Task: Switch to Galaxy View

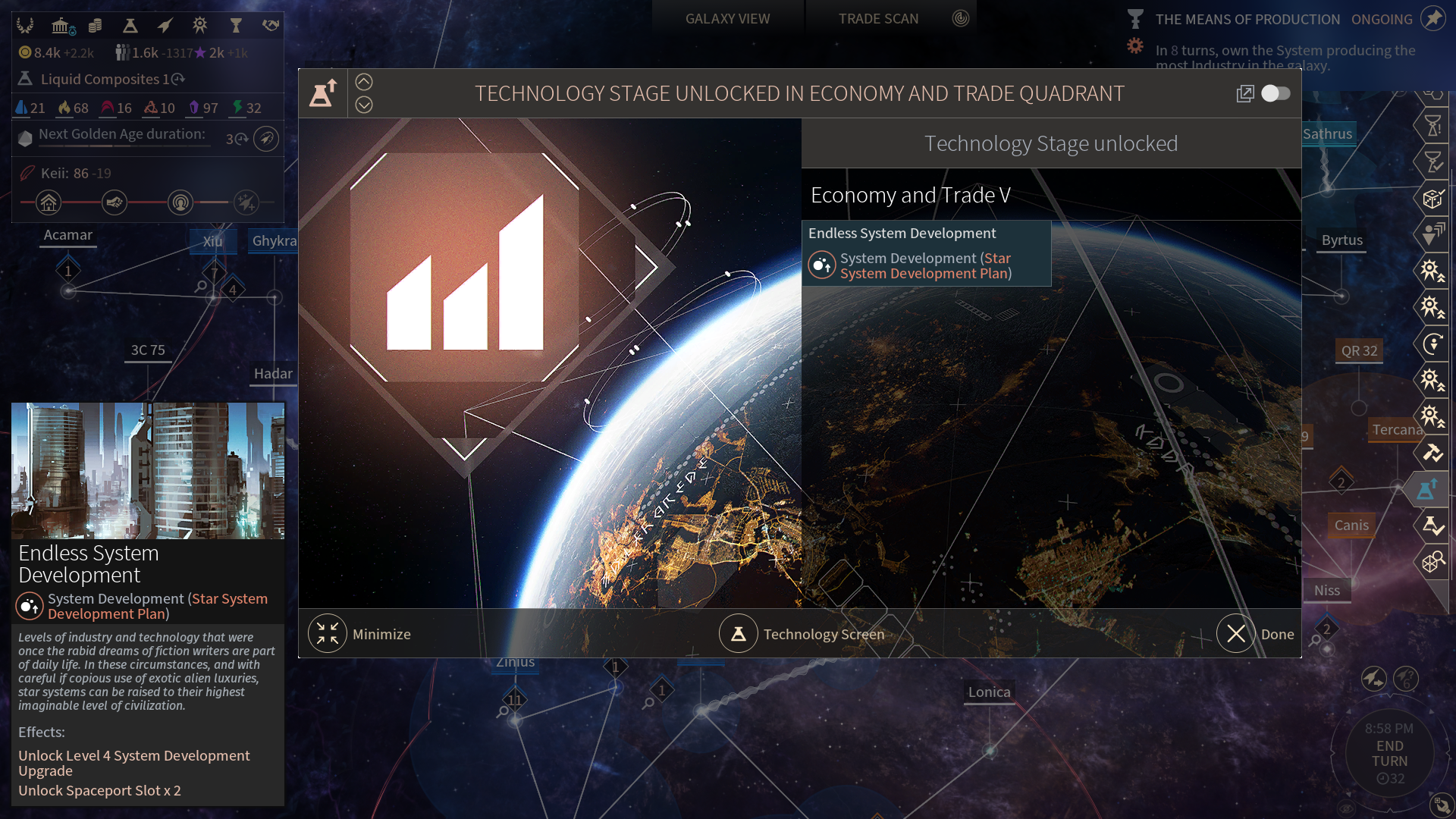Action: pos(727,19)
